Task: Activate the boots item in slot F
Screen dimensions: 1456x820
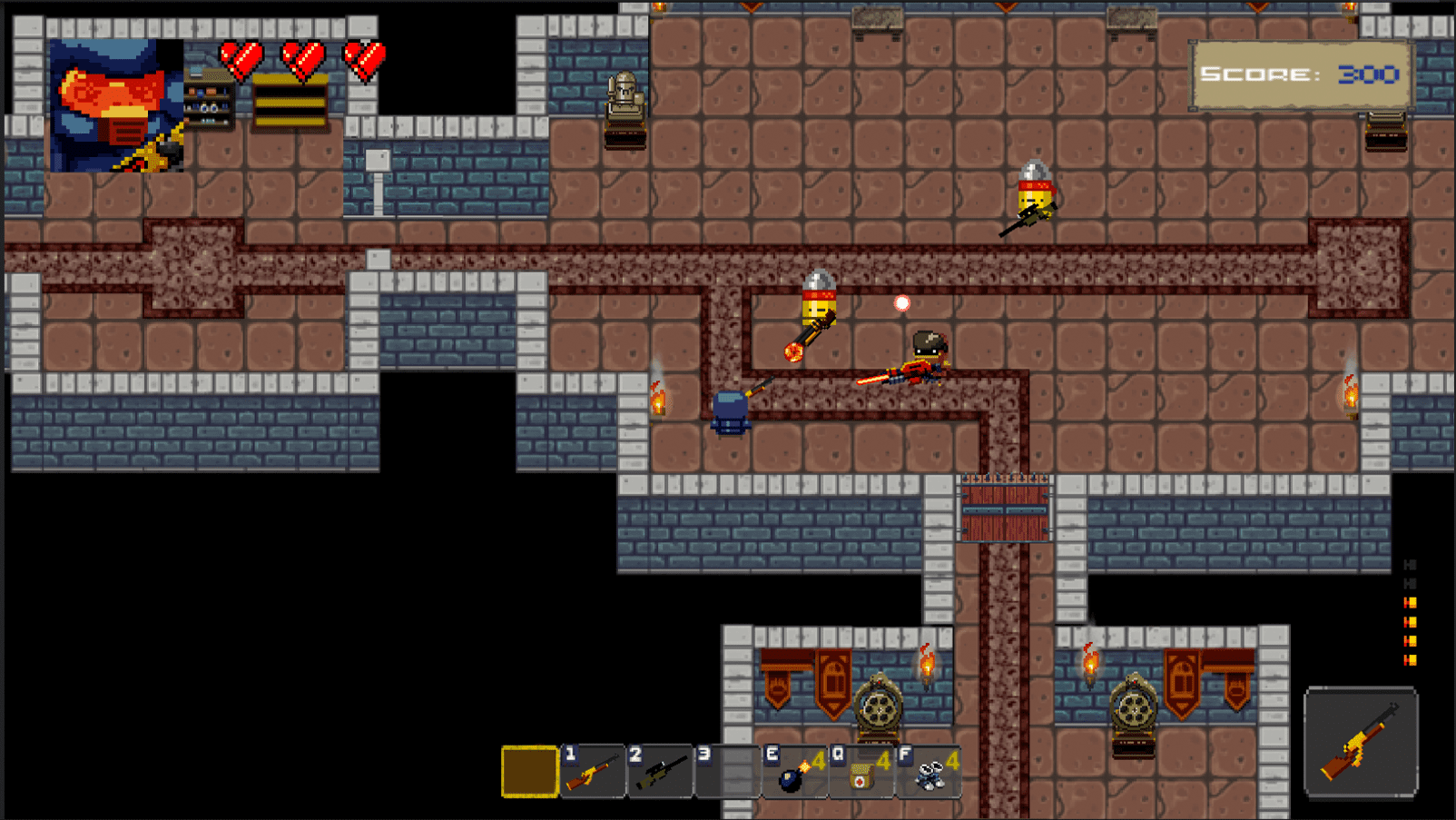Action: pyautogui.click(x=929, y=772)
